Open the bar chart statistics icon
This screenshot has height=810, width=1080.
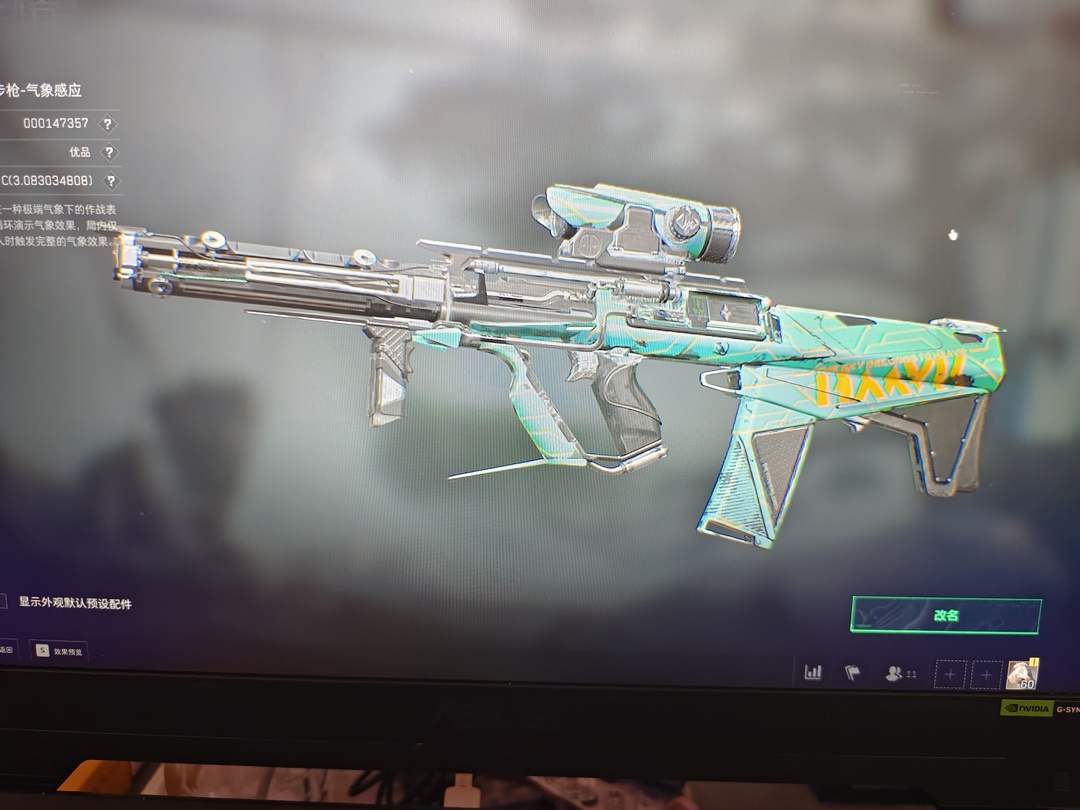[x=813, y=673]
